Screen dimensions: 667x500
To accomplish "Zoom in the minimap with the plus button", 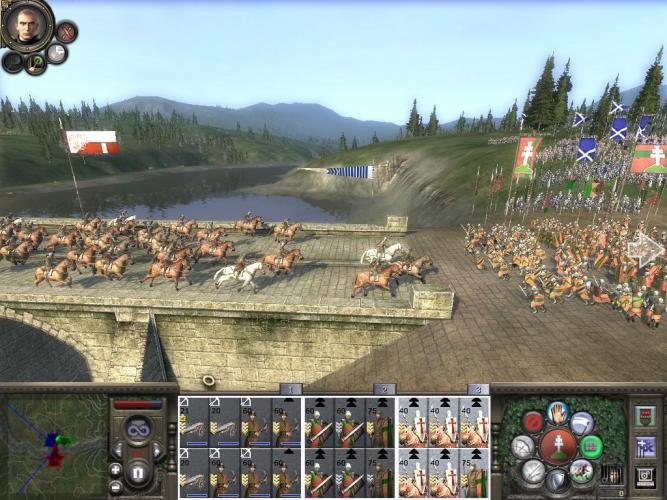I will tap(115, 469).
